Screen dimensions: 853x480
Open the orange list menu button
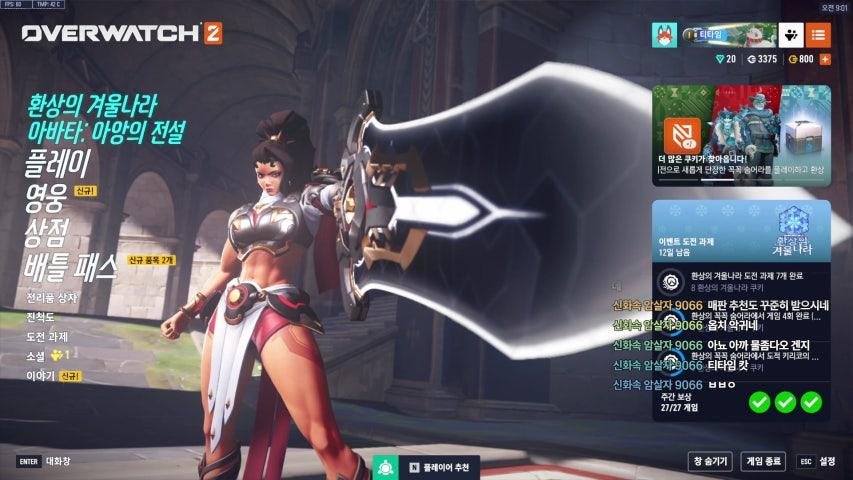pos(818,34)
